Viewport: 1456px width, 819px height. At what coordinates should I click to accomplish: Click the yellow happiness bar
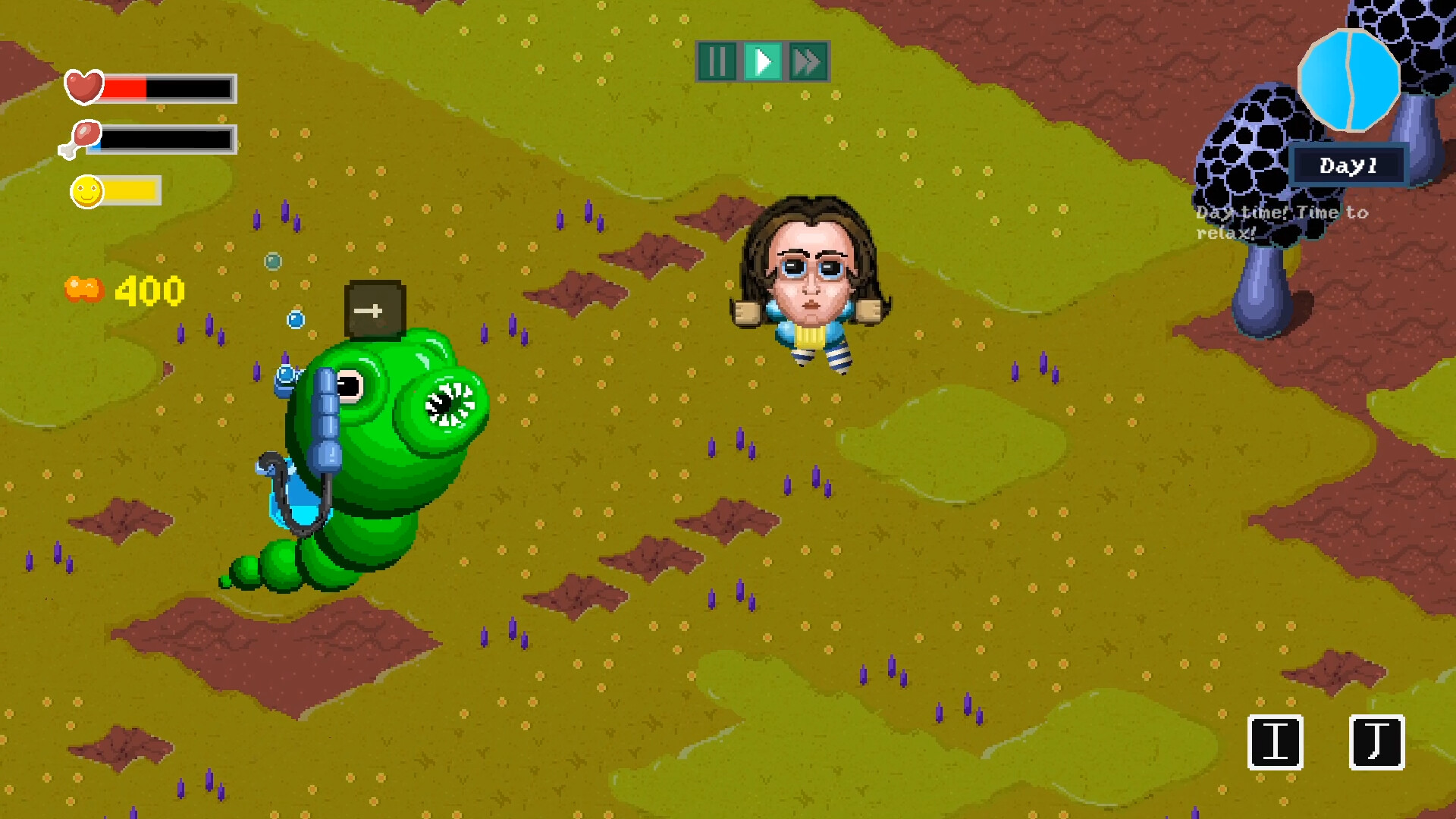tap(129, 191)
